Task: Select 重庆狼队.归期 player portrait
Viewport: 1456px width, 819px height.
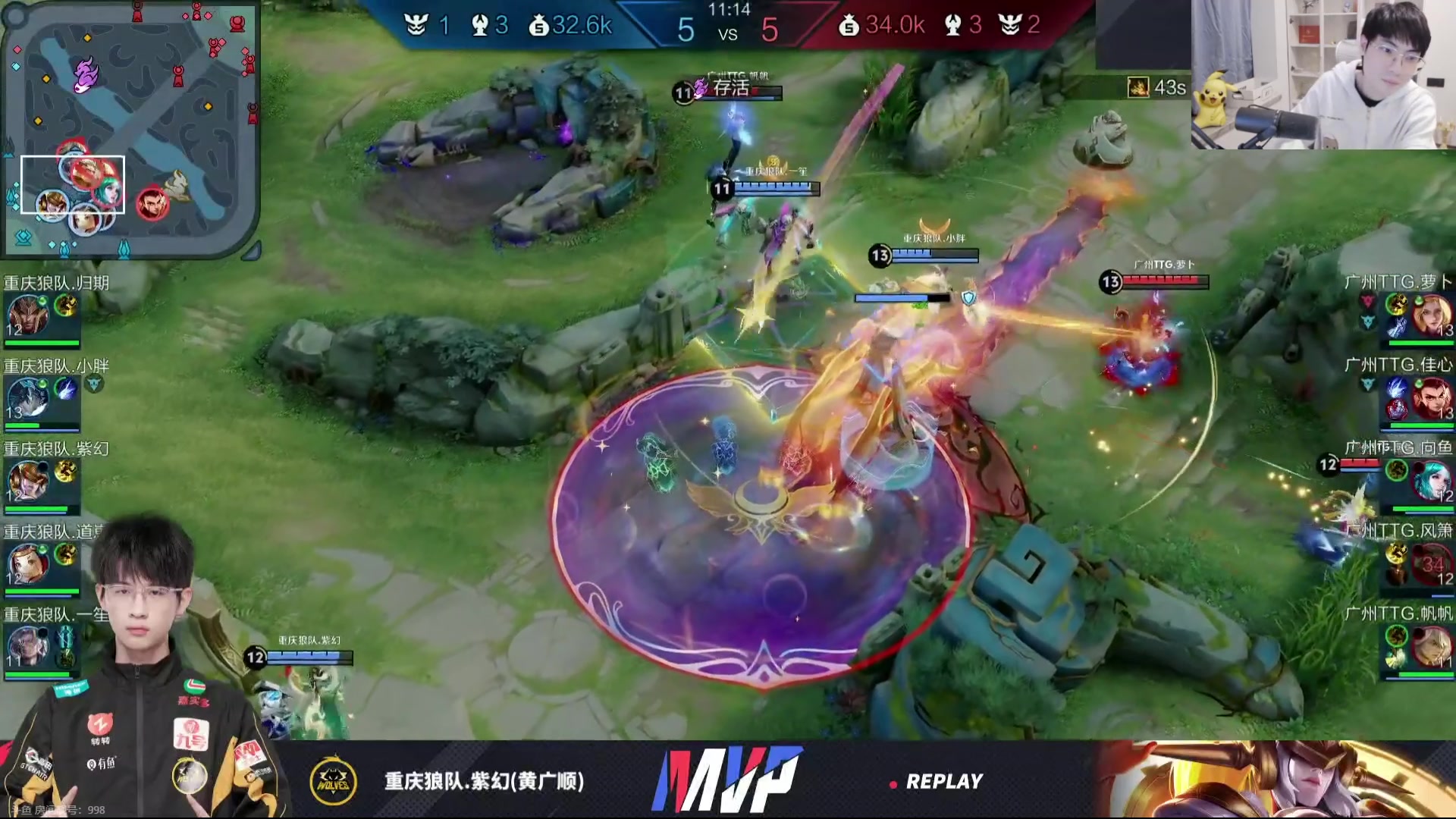Action: point(28,315)
